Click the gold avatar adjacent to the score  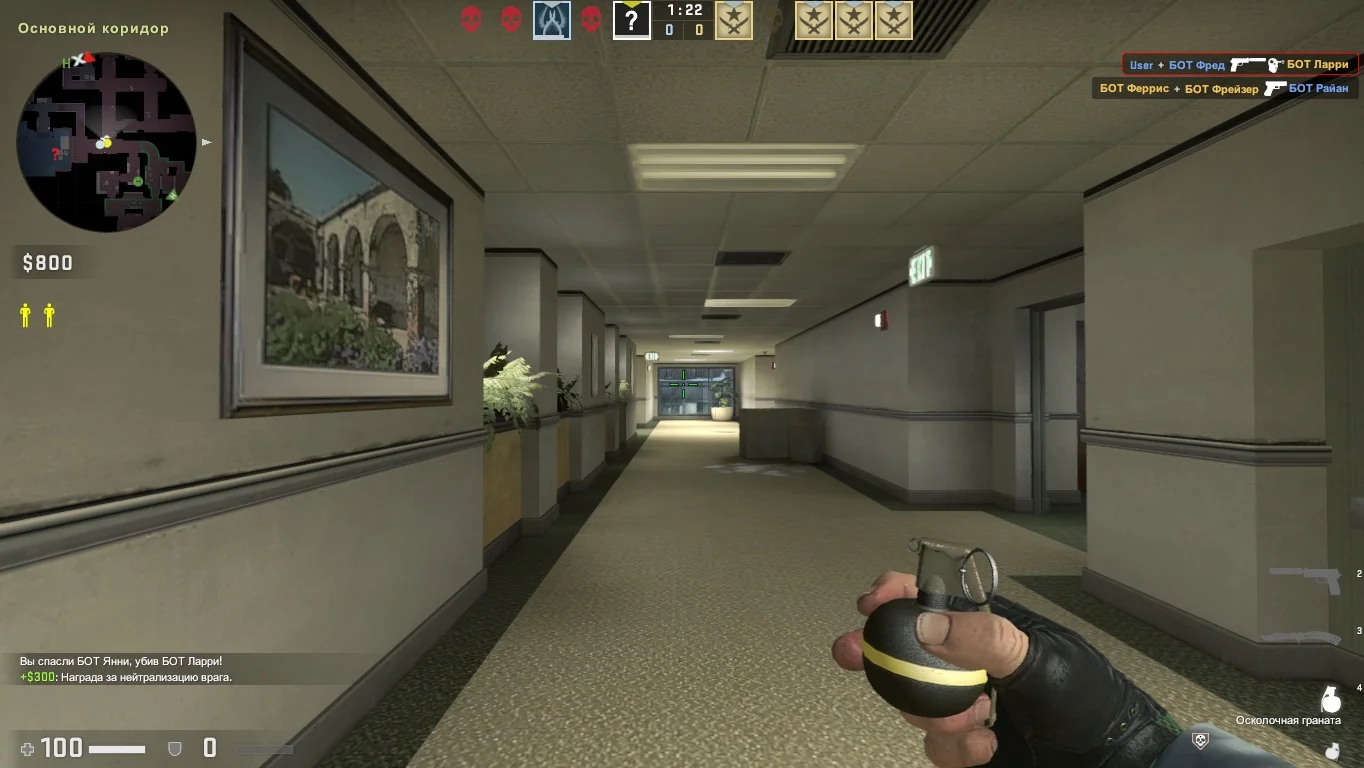coord(734,20)
